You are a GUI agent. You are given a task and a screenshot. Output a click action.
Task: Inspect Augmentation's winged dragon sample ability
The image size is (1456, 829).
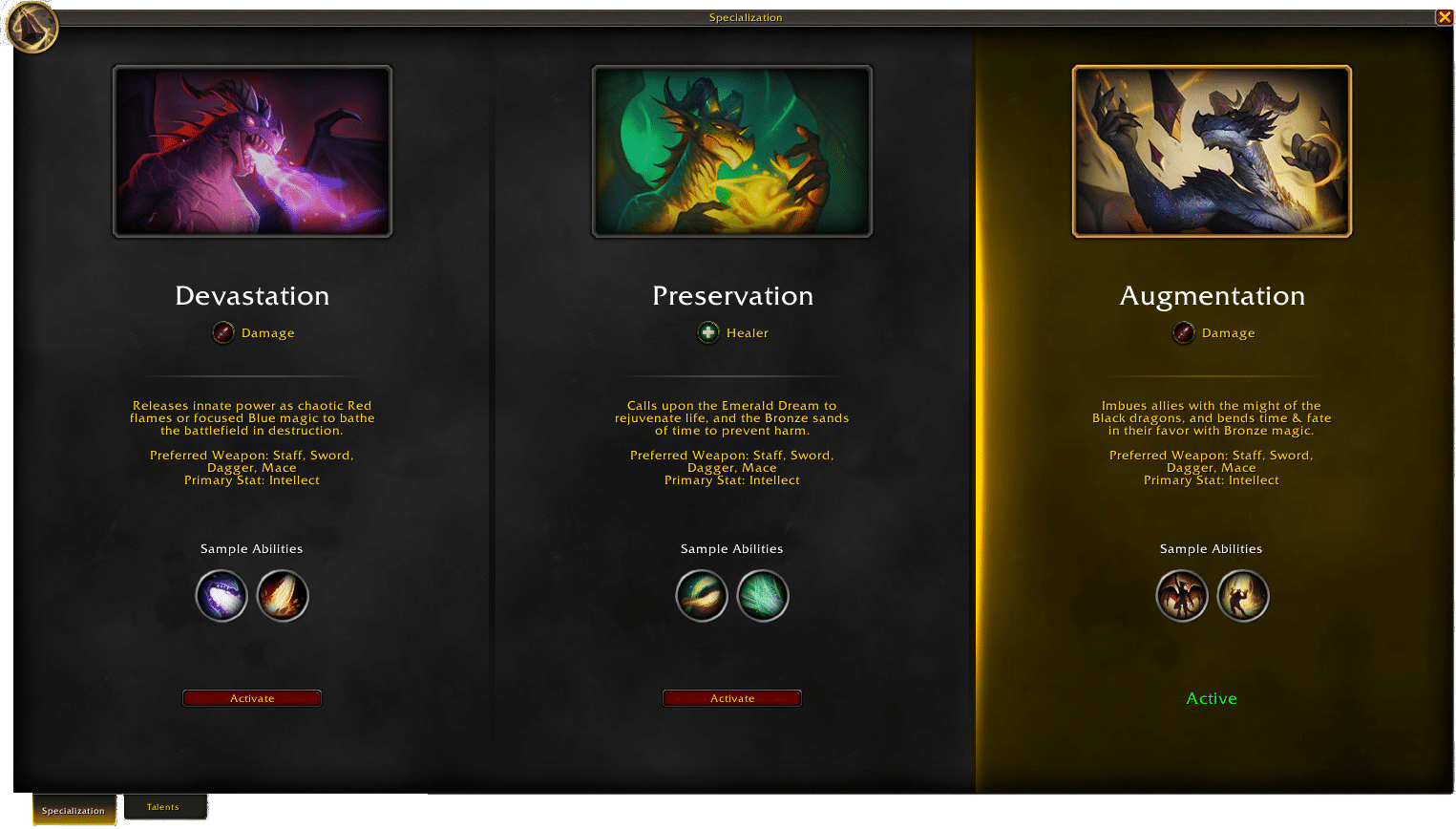1182,596
